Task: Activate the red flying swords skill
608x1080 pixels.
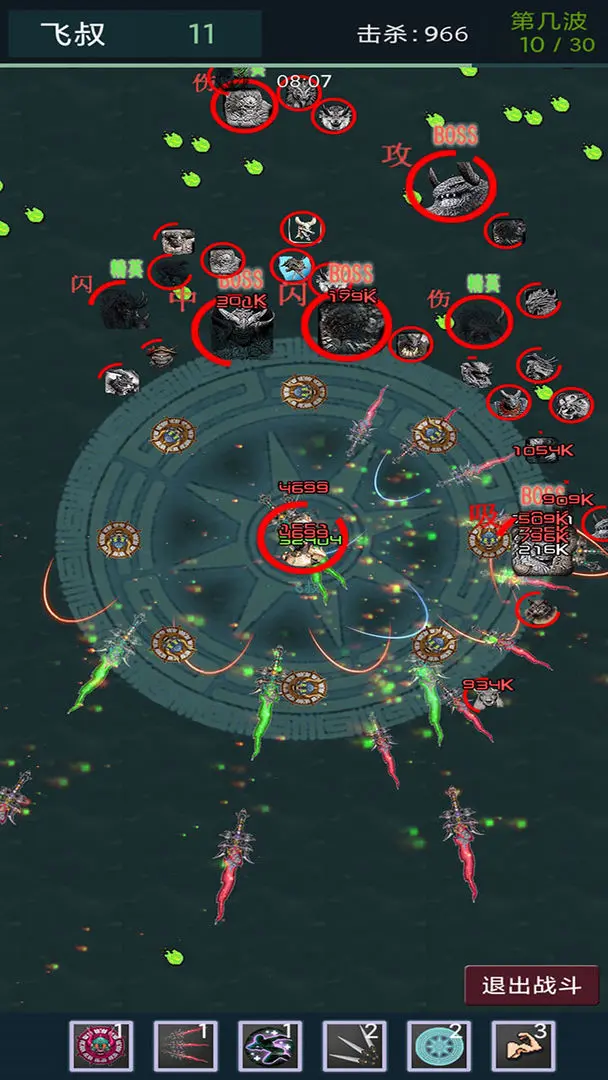Action: point(185,1047)
